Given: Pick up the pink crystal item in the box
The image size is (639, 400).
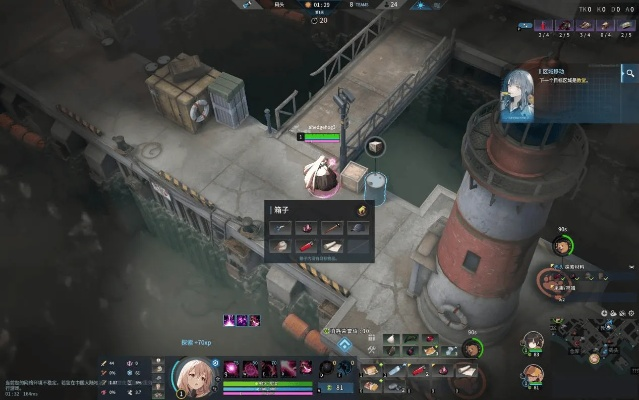Looking at the screenshot, I should pos(306,228).
